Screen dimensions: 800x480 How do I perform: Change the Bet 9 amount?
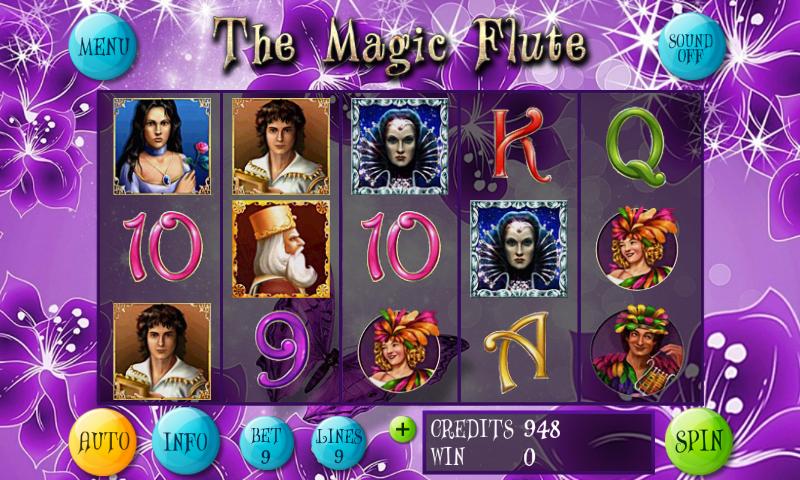click(266, 443)
